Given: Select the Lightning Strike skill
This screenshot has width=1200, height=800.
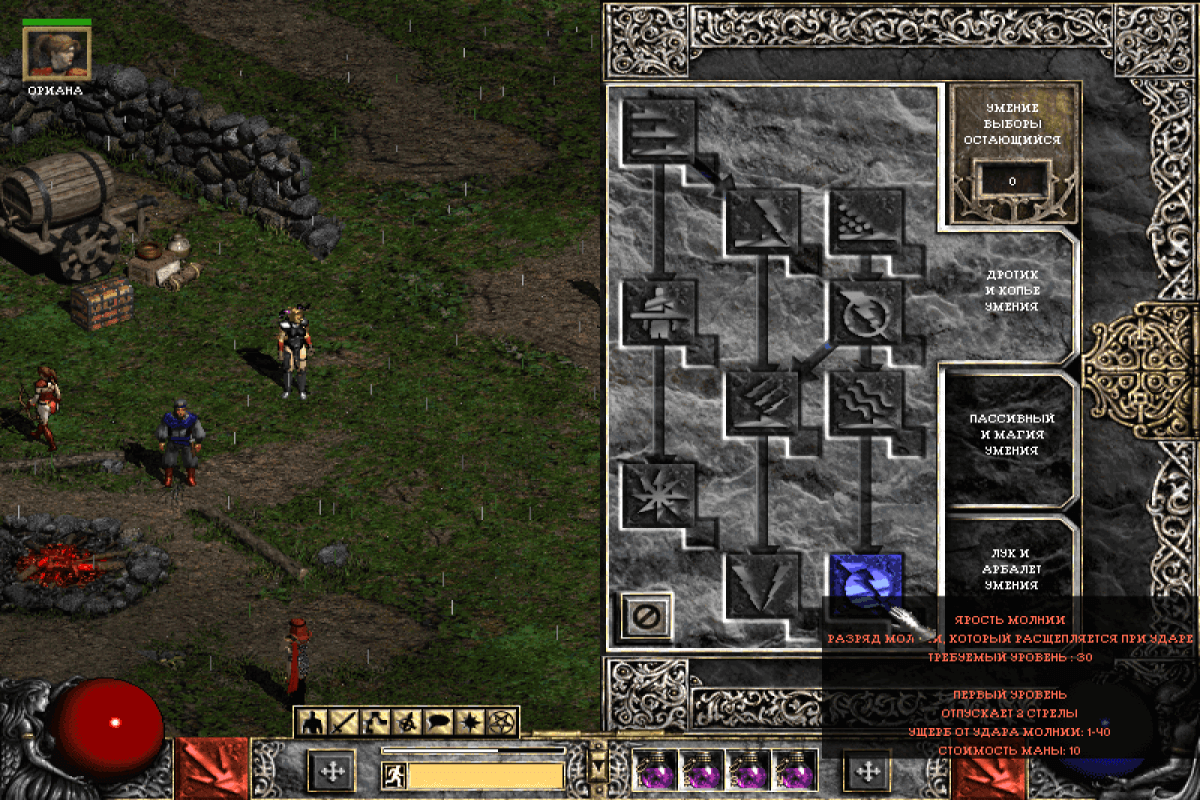Looking at the screenshot, I should [763, 584].
